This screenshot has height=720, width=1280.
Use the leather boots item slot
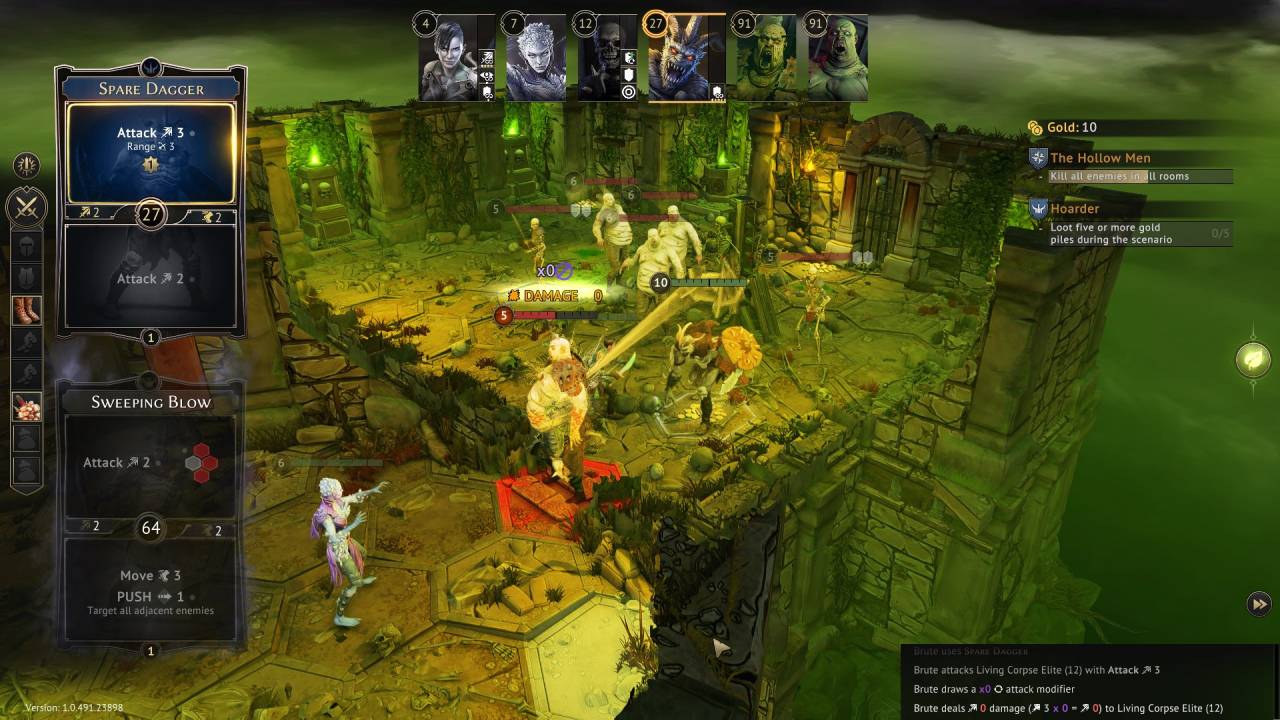[27, 310]
